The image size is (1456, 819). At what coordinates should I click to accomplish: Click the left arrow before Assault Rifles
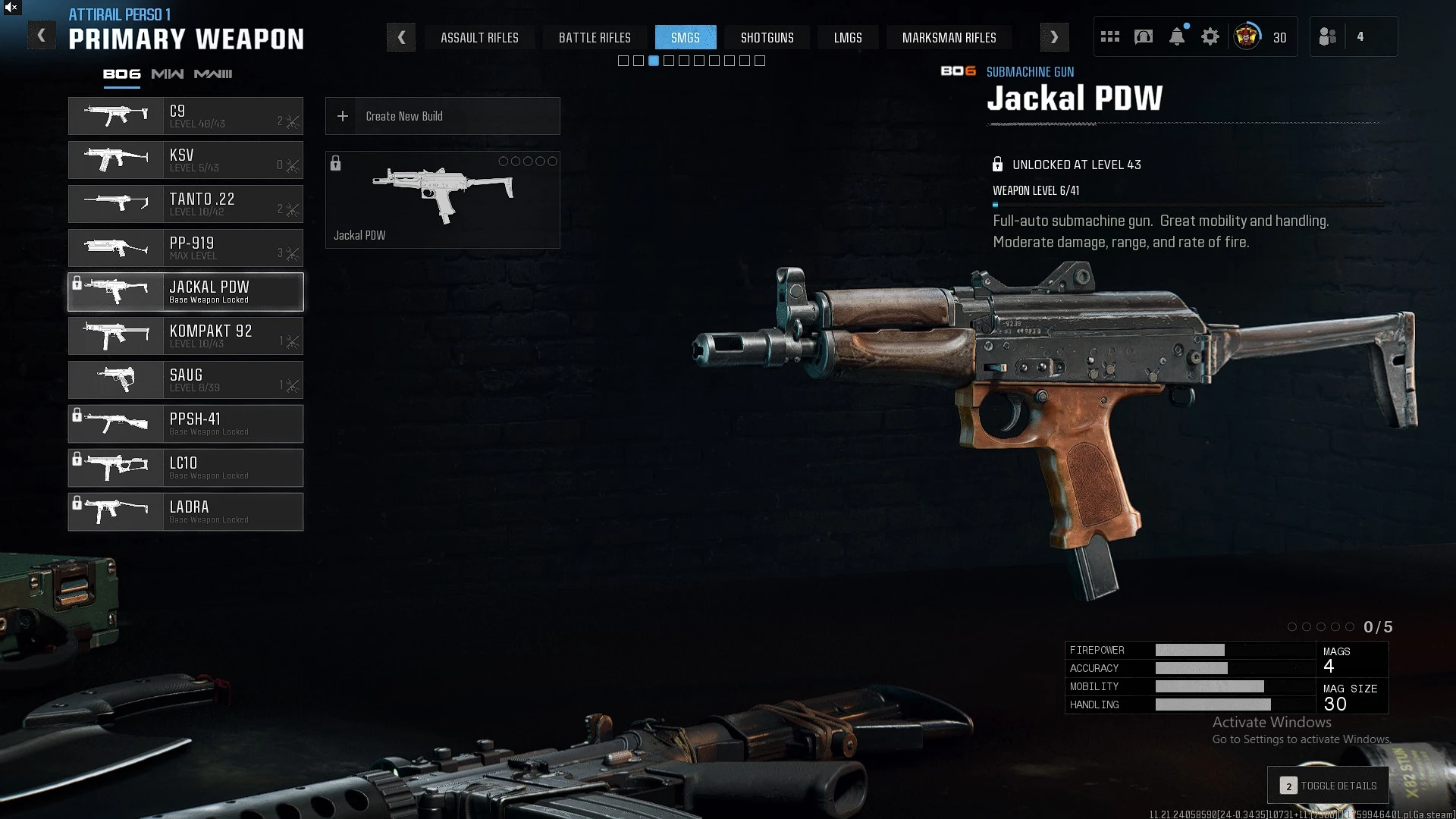click(401, 37)
